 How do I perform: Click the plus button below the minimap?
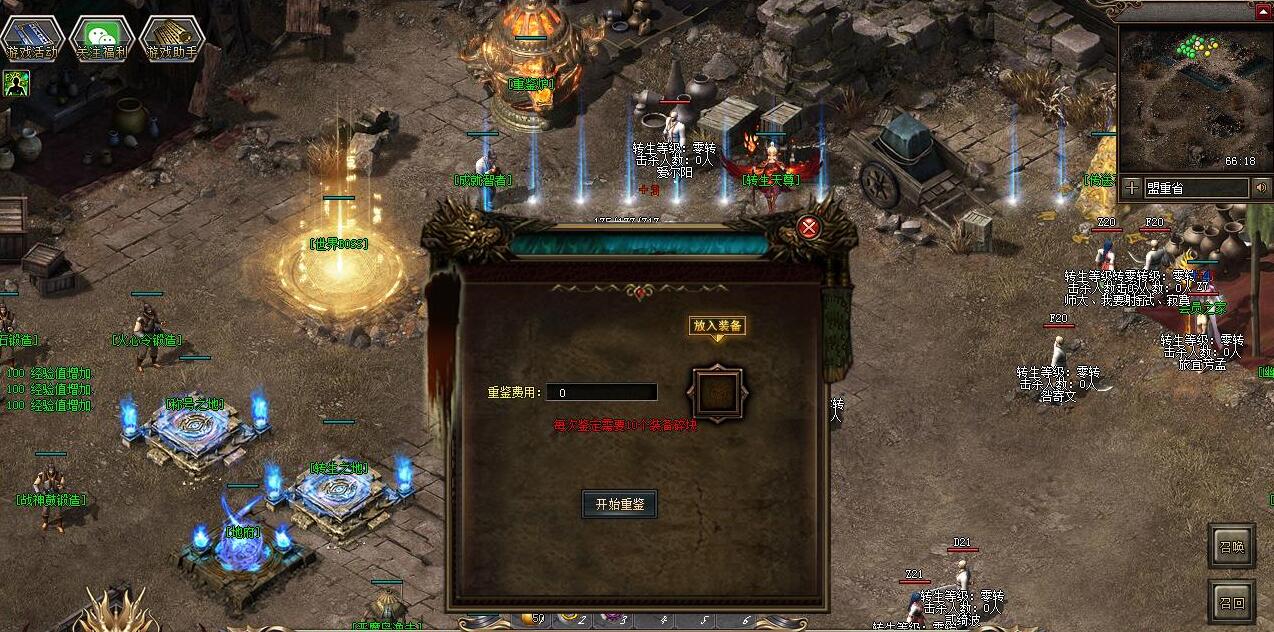(x=1131, y=188)
